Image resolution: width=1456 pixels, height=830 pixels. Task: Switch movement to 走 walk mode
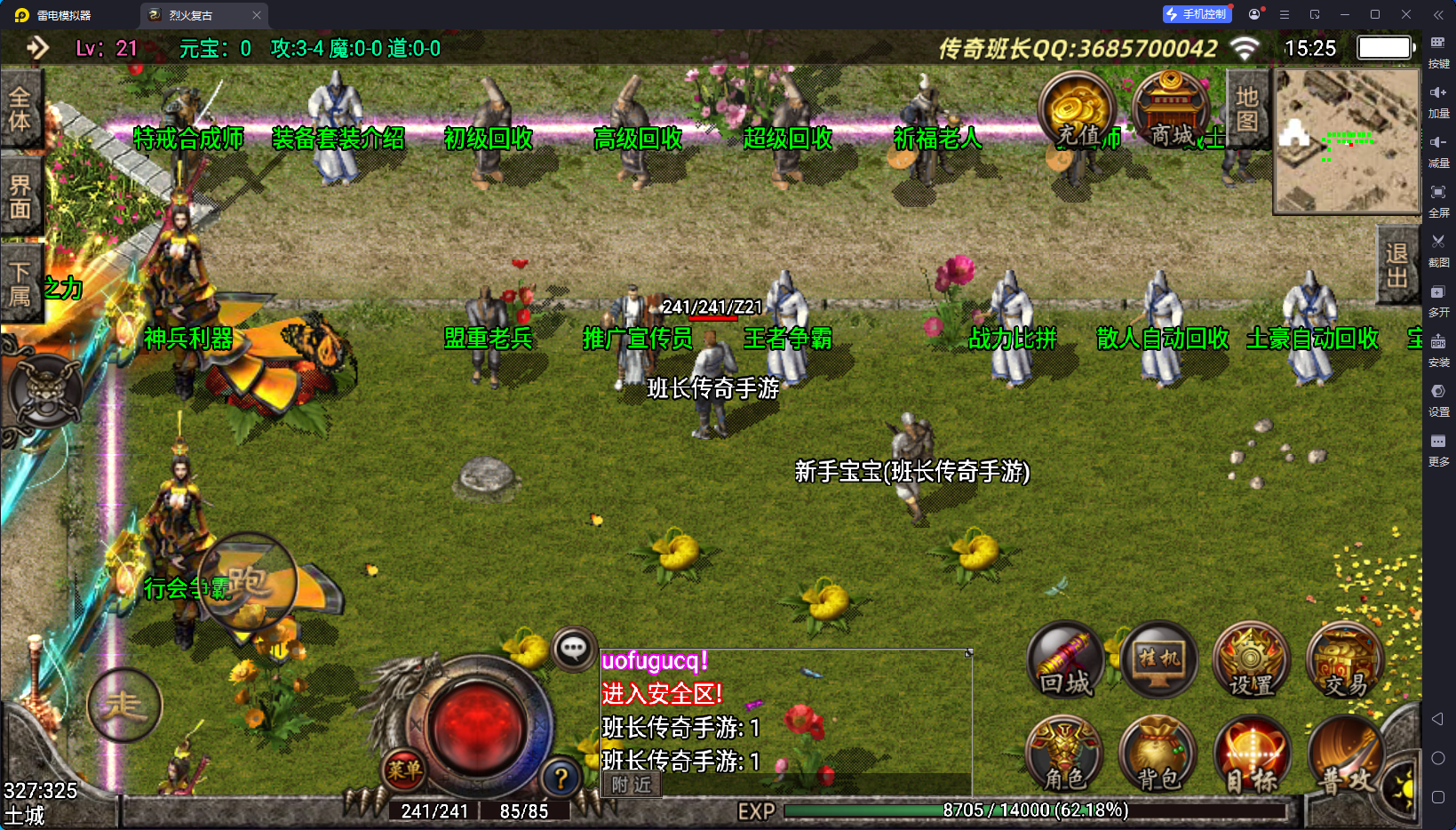pos(124,706)
